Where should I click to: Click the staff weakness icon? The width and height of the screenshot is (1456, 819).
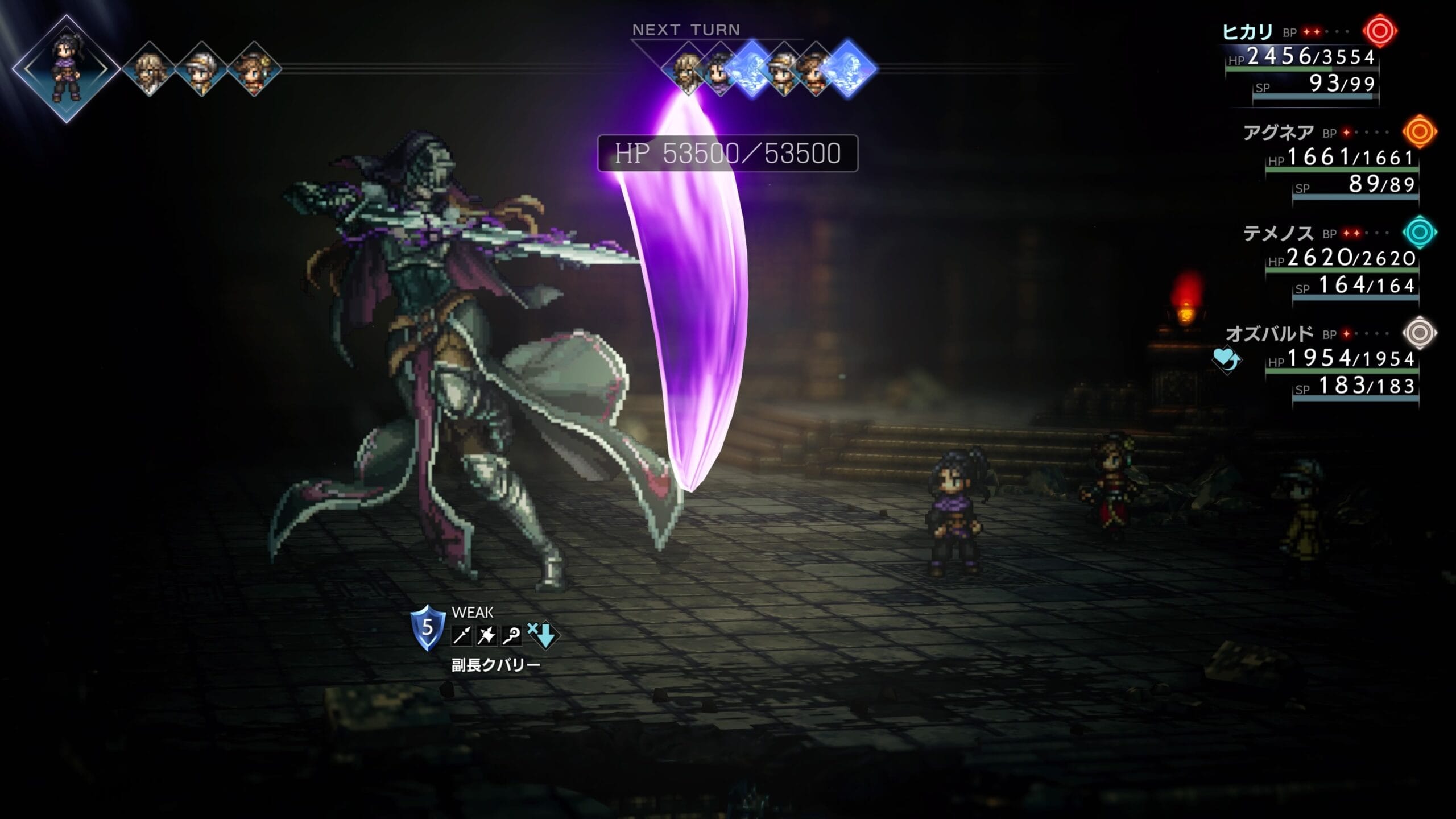[511, 636]
